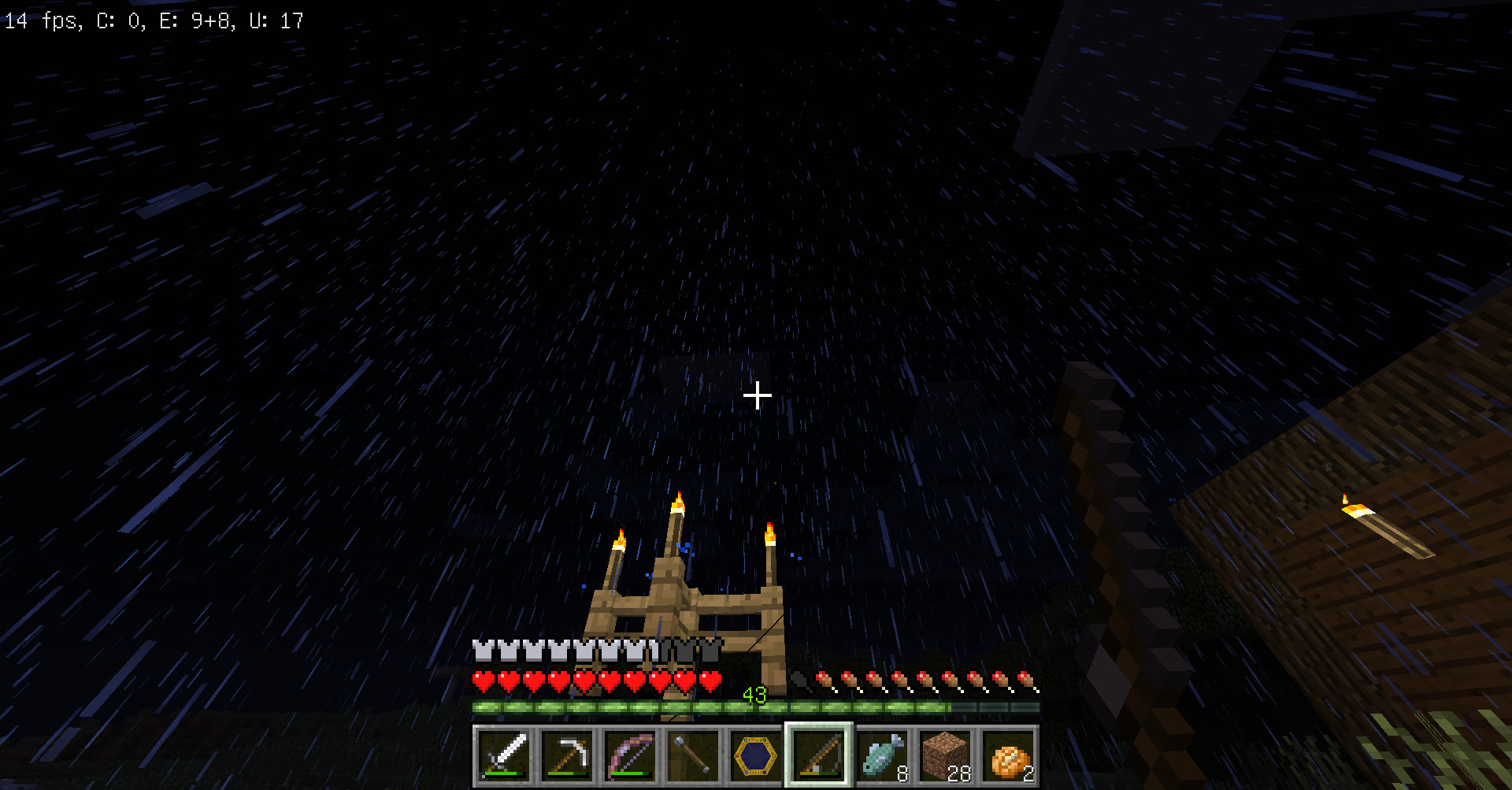1512x790 pixels.
Task: Select the orange bread-like food stack
Action: pos(1008,756)
